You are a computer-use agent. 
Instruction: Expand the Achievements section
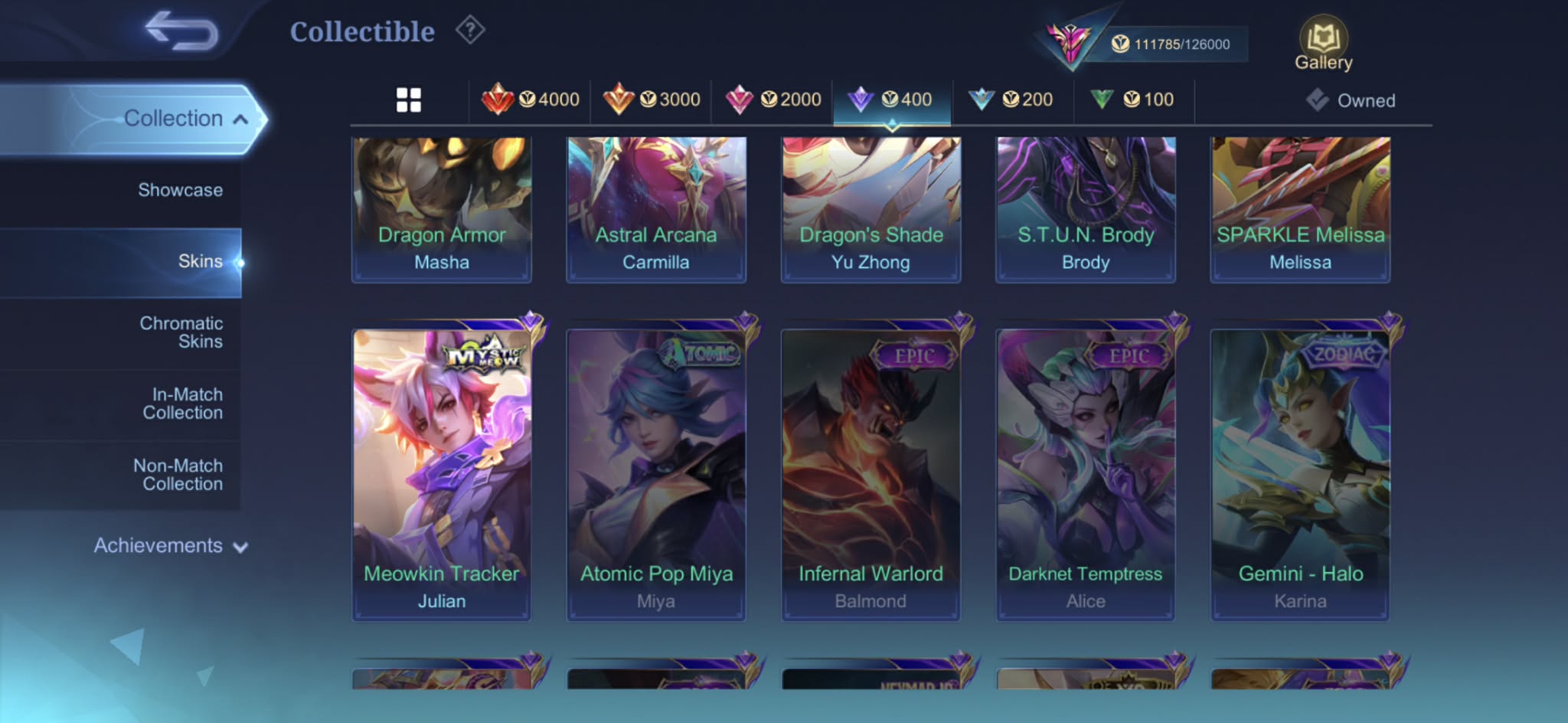pyautogui.click(x=170, y=545)
